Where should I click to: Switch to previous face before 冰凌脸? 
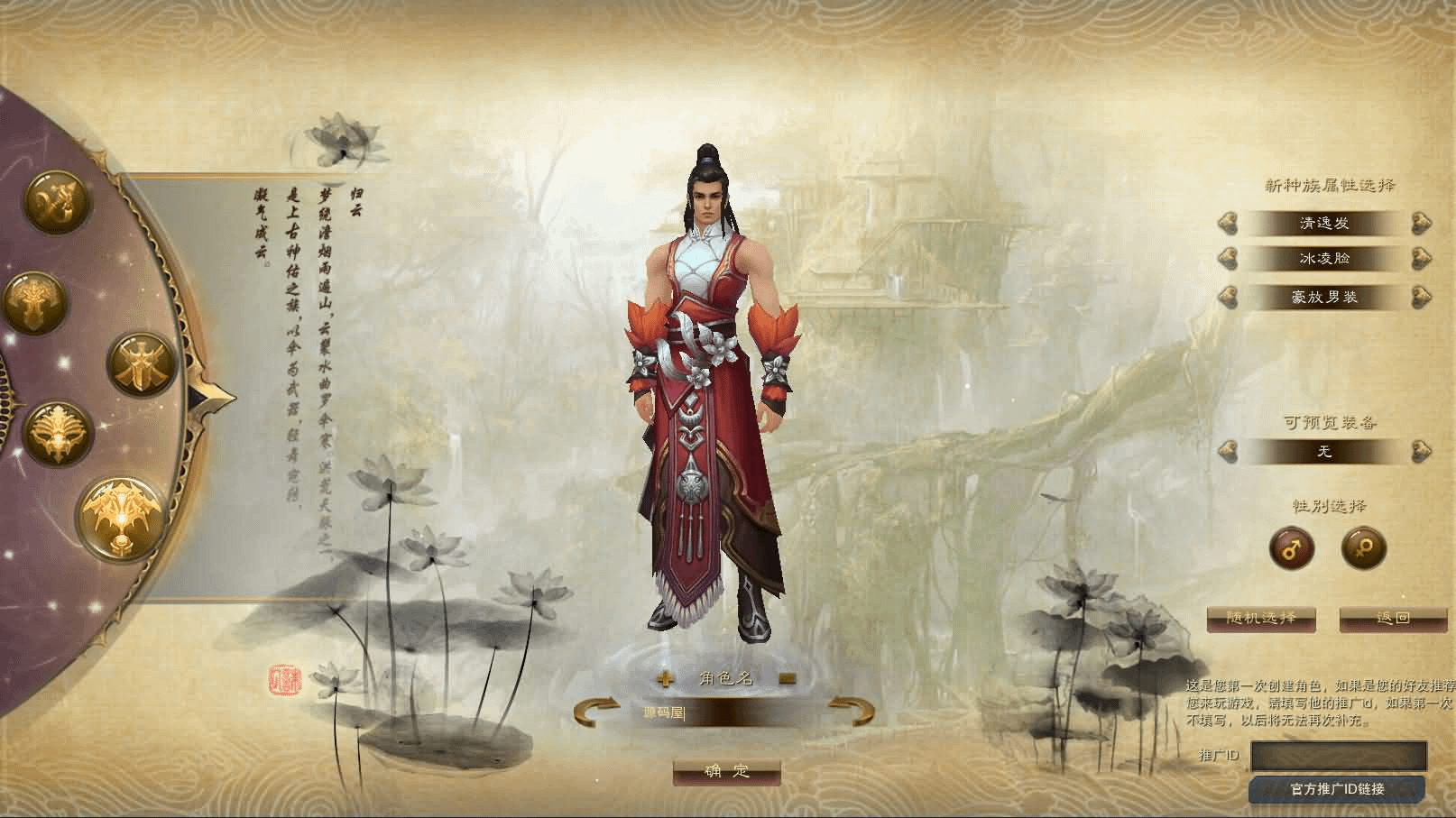pos(1227,260)
